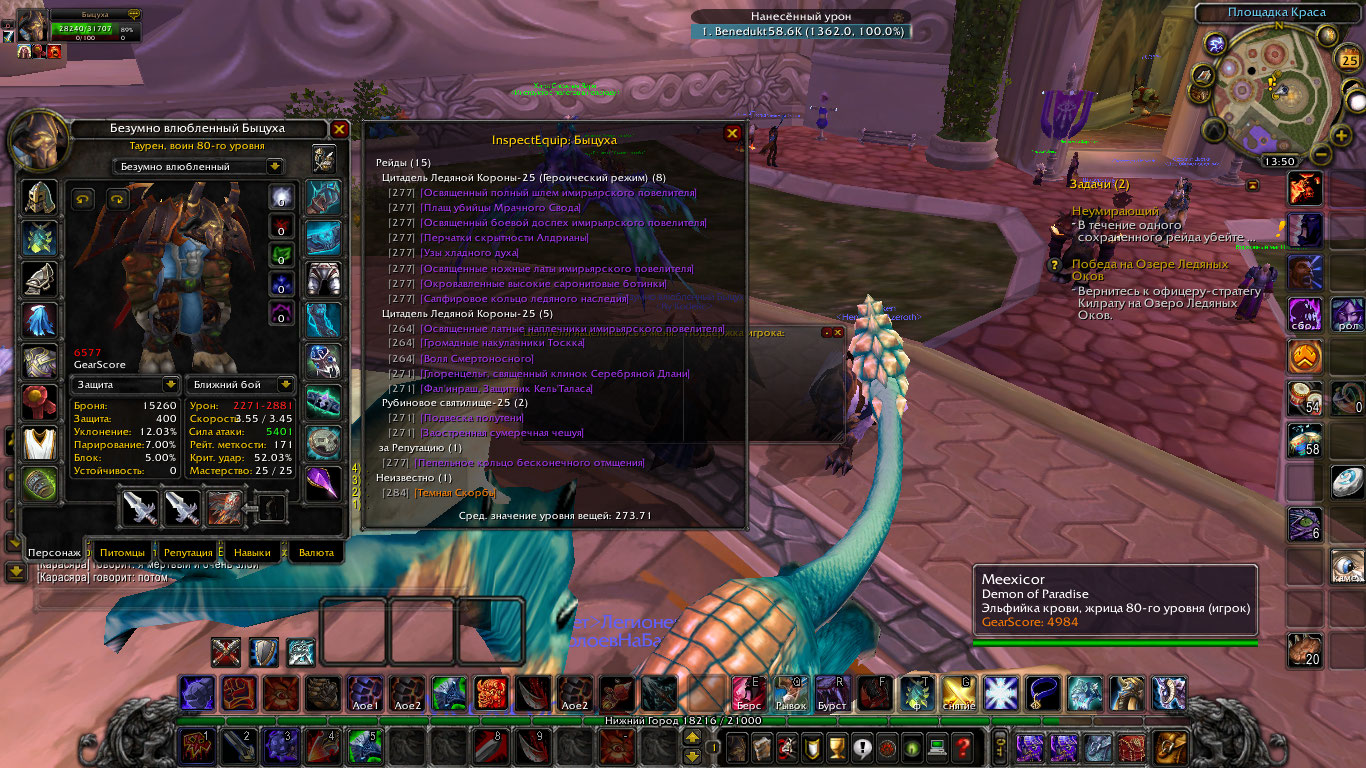Open the title dropdown Безумно влюбленный

tap(275, 167)
